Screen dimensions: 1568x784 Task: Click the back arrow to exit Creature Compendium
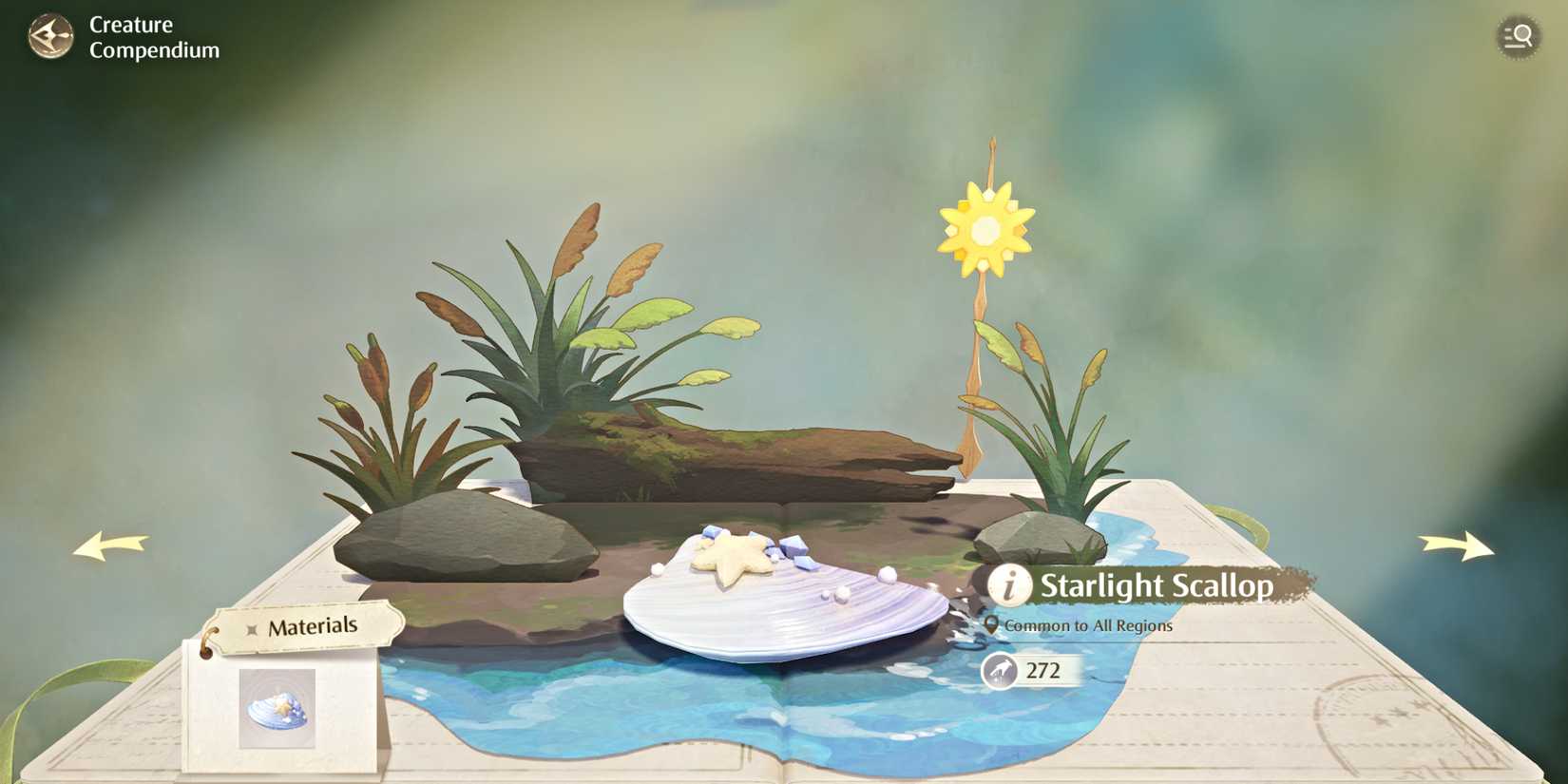tap(52, 36)
